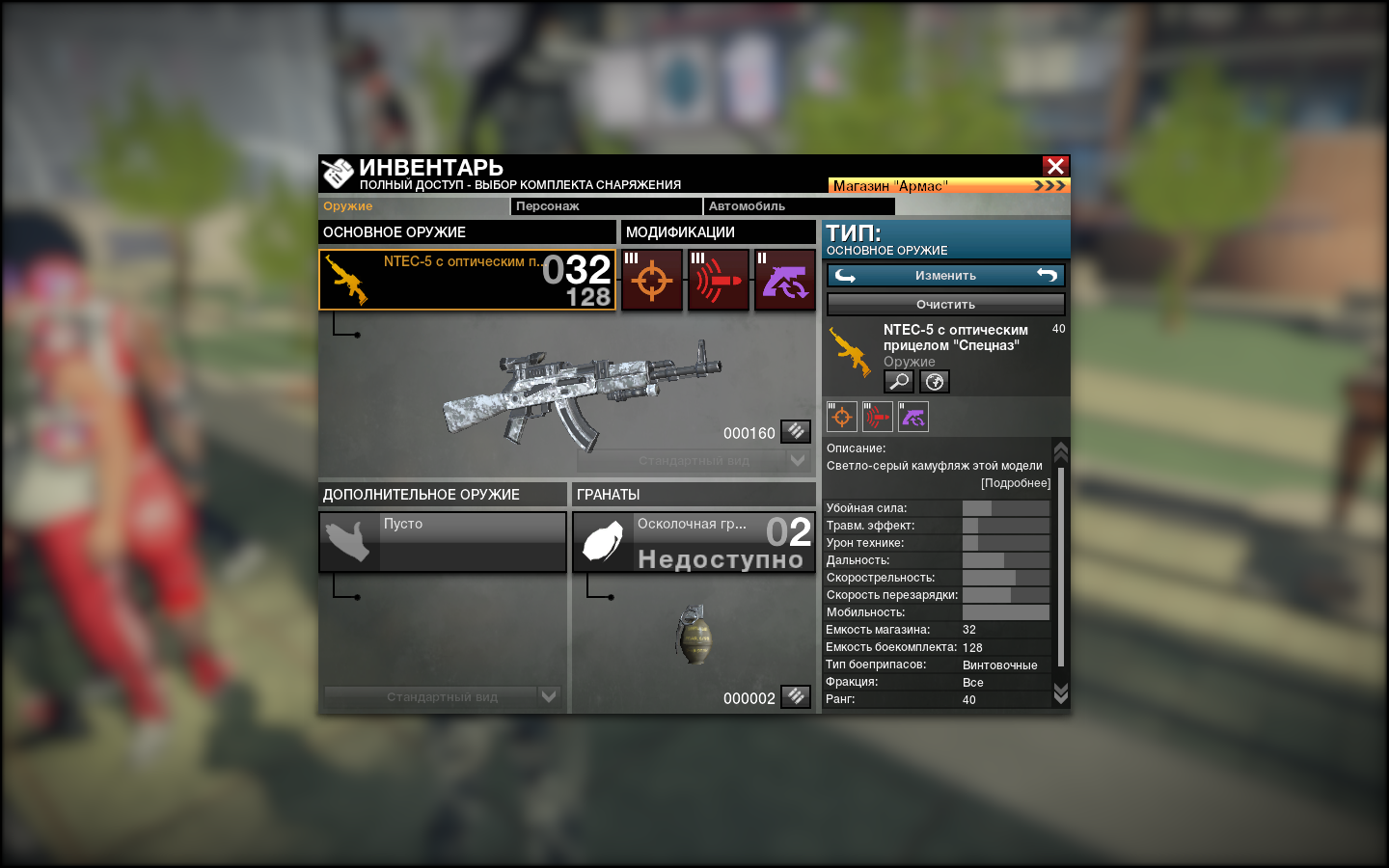Open the secondary weapon Стандартный вид dropdown
The image size is (1389, 868).
549,696
